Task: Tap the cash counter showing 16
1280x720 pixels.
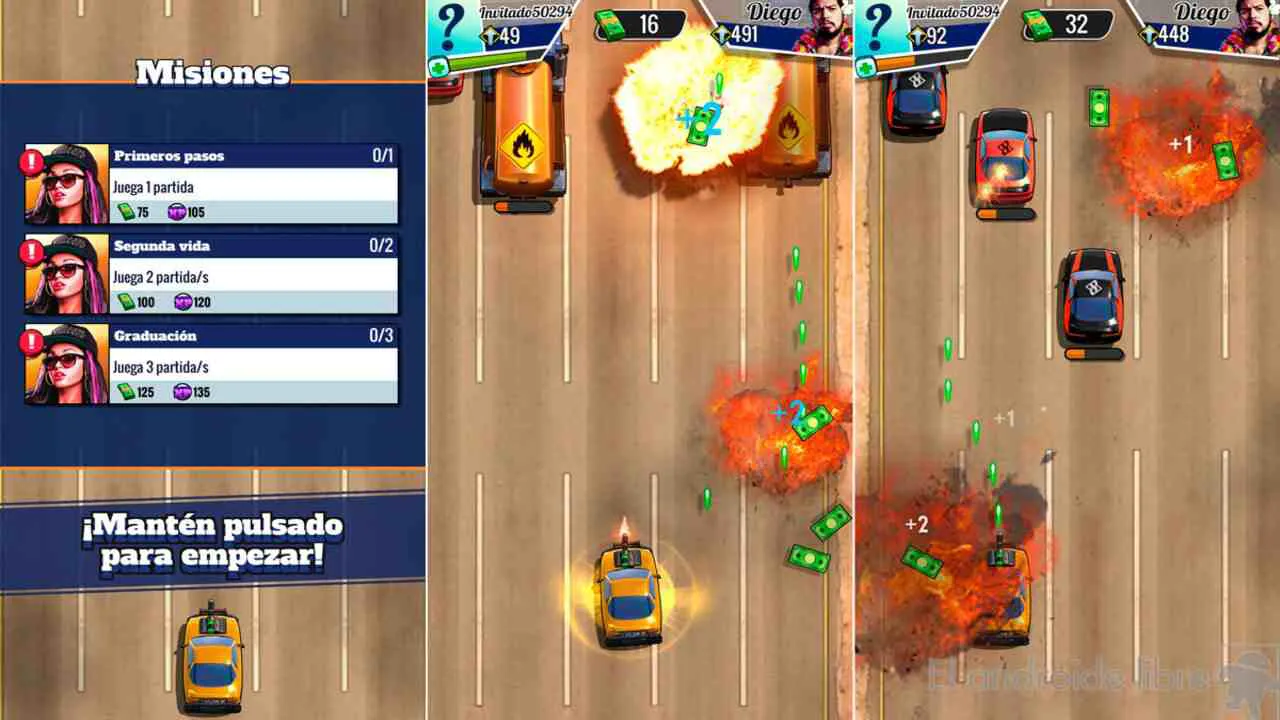Action: click(640, 22)
